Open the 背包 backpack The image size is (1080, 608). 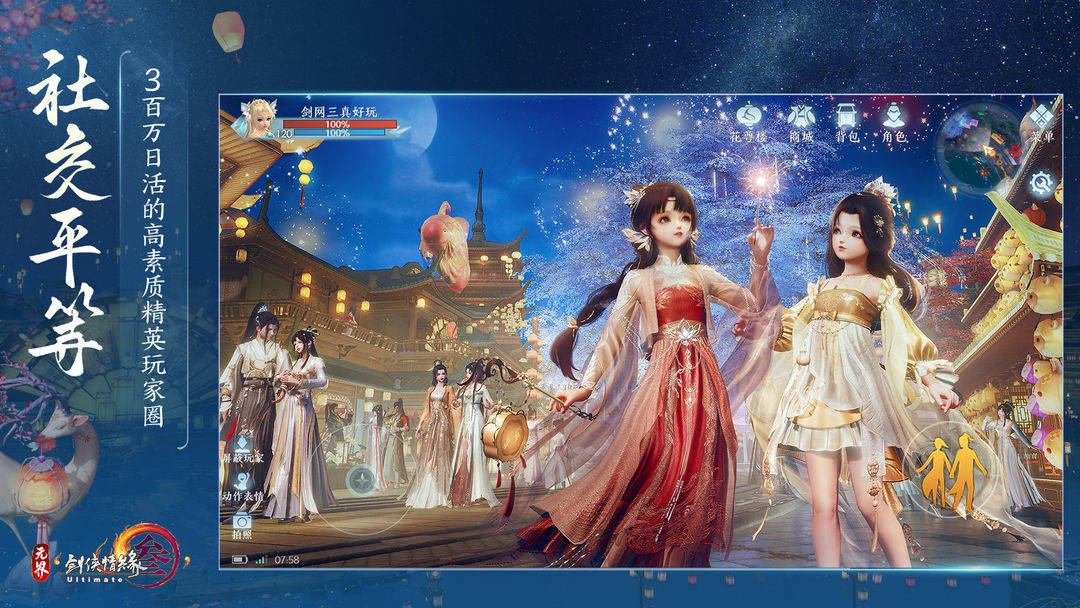[x=847, y=116]
